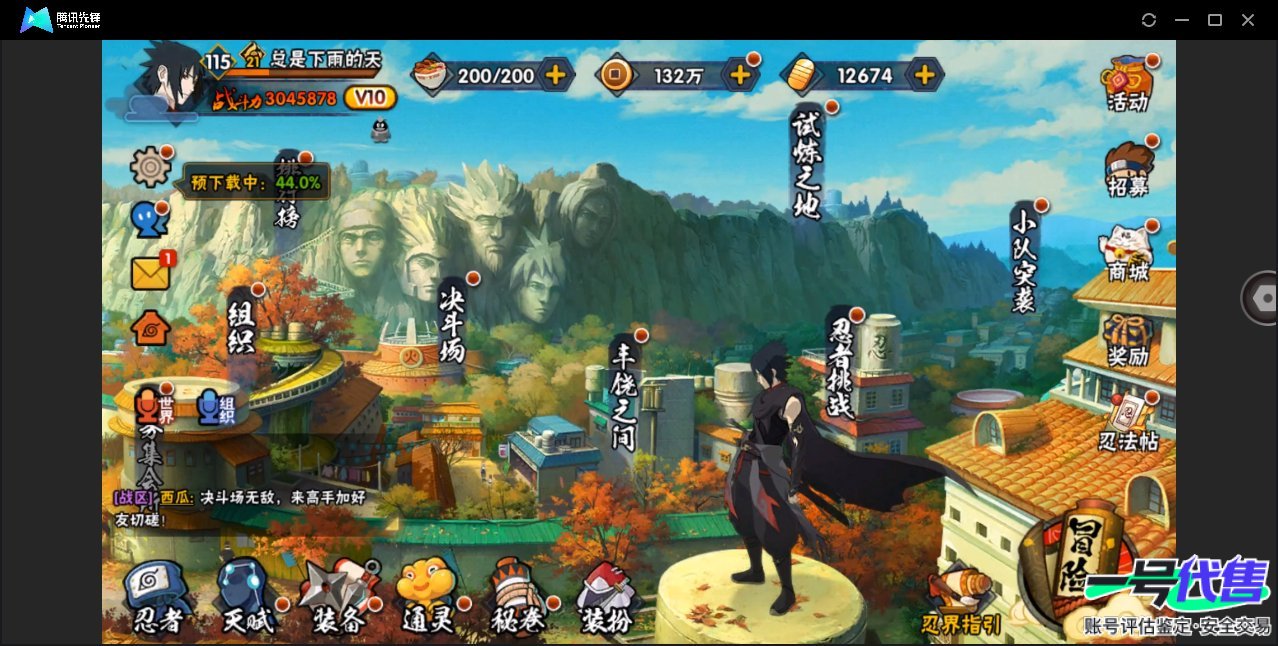The height and width of the screenshot is (646, 1278).
Task: Open the 奖励 rewards icon
Action: [x=1128, y=340]
